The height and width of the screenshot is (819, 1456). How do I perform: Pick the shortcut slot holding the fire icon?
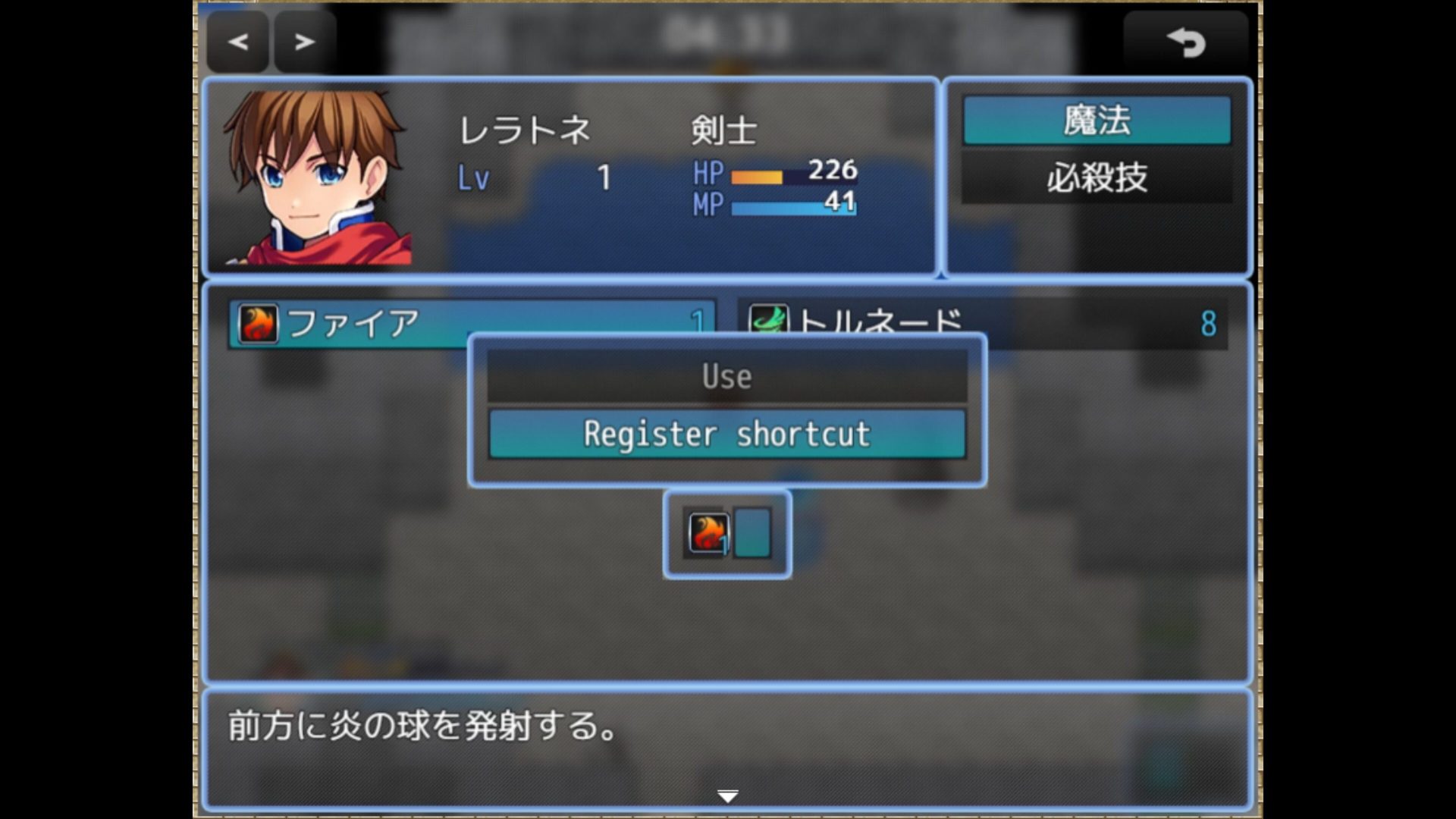pyautogui.click(x=708, y=533)
